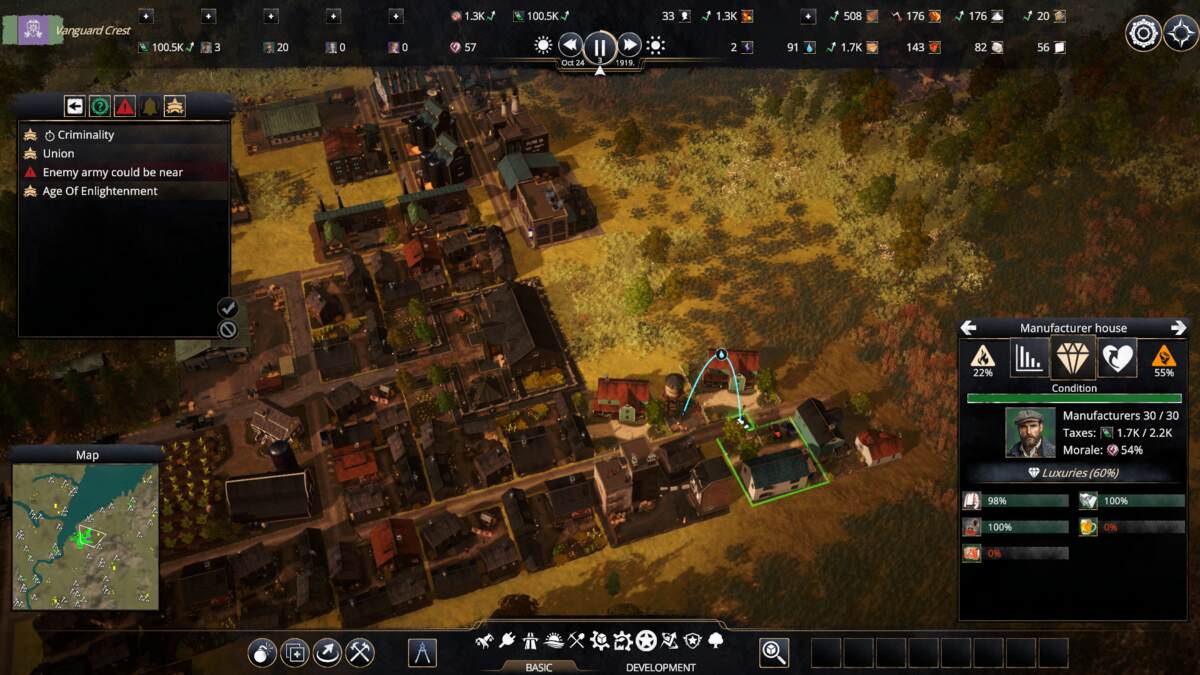
Task: Go to the next Manufacturer house
Action: (x=1178, y=328)
